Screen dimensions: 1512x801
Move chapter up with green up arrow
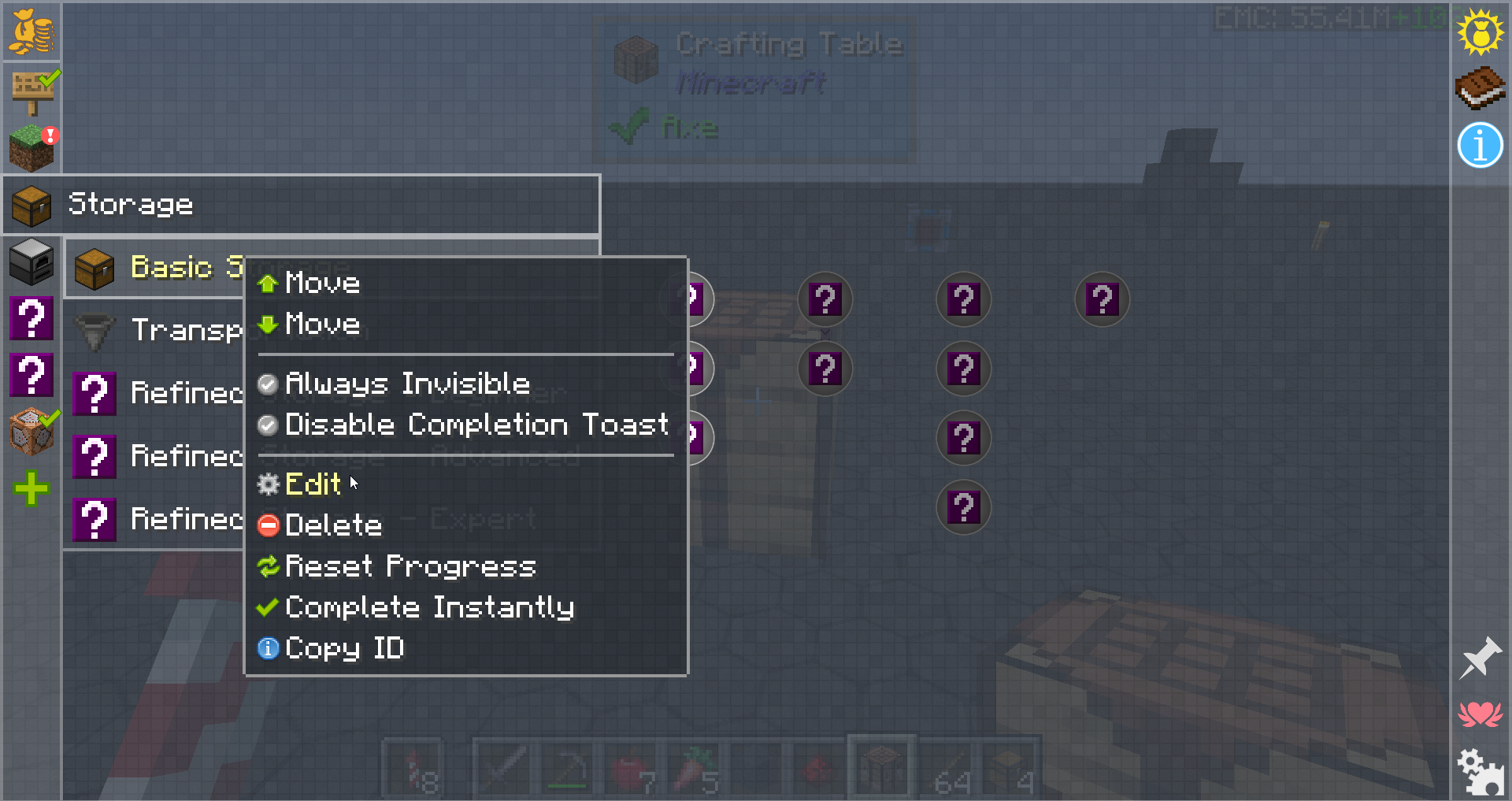click(x=321, y=283)
